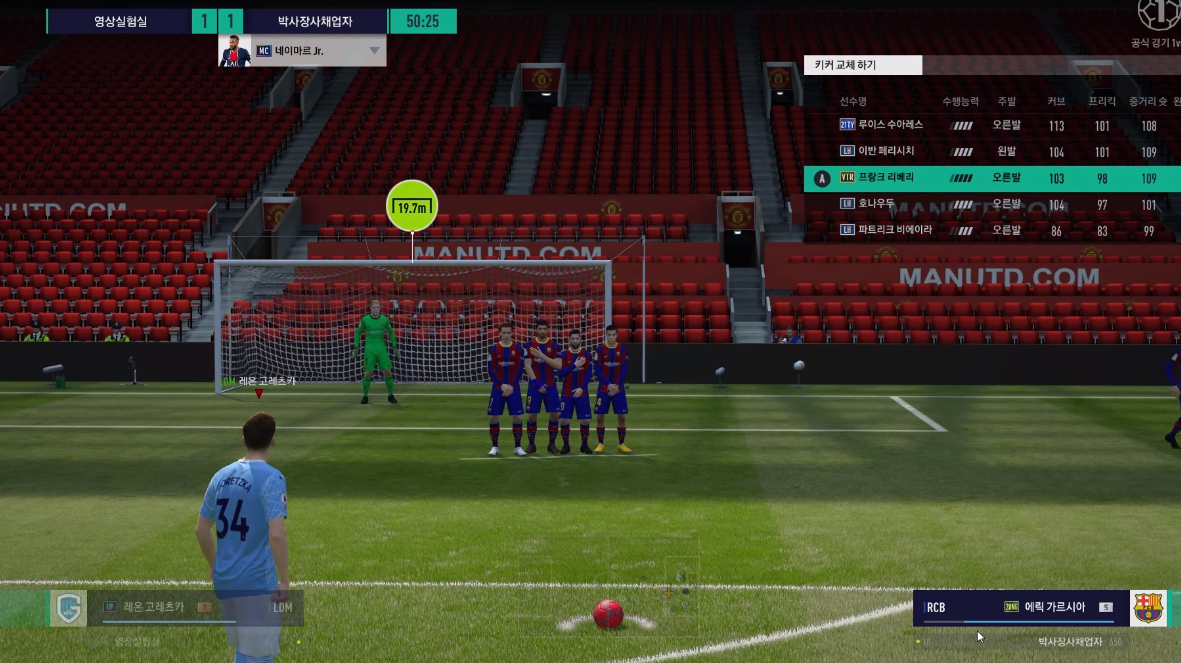This screenshot has height=663, width=1181.
Task: Select Luis Suárez (루이스 수아레스) as kicker
Action: click(x=890, y=126)
